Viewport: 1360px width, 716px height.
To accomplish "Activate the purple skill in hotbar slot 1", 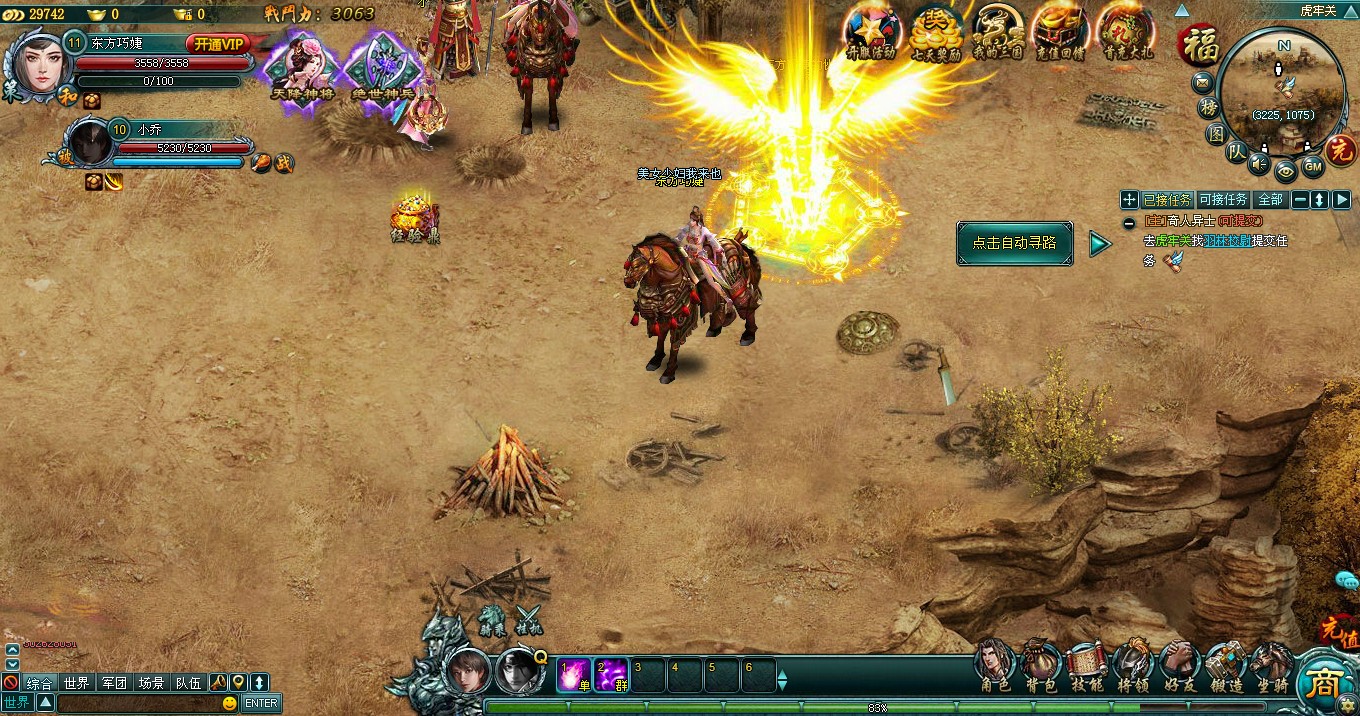I will [574, 675].
